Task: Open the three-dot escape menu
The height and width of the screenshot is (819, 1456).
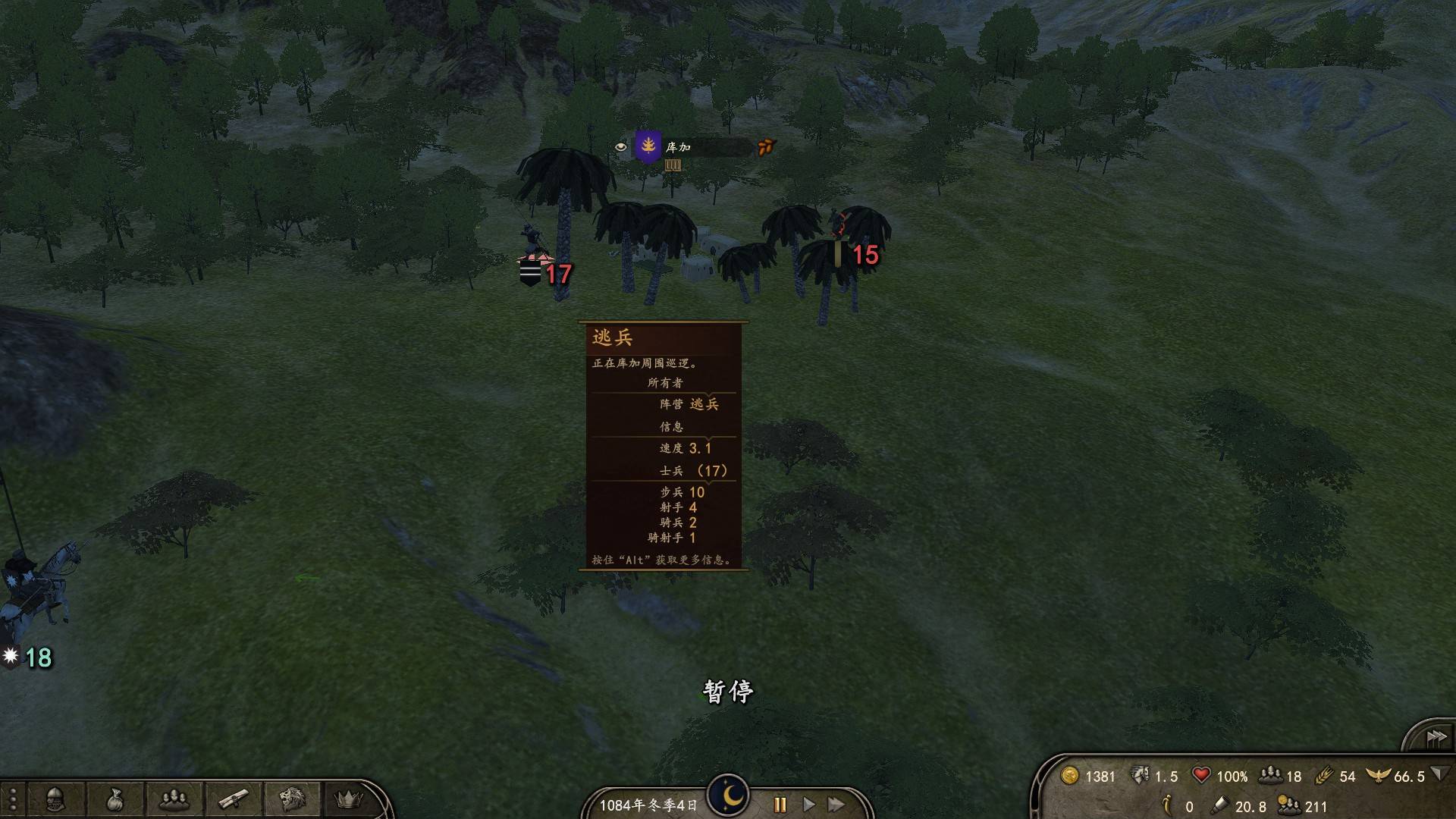Action: click(13, 799)
